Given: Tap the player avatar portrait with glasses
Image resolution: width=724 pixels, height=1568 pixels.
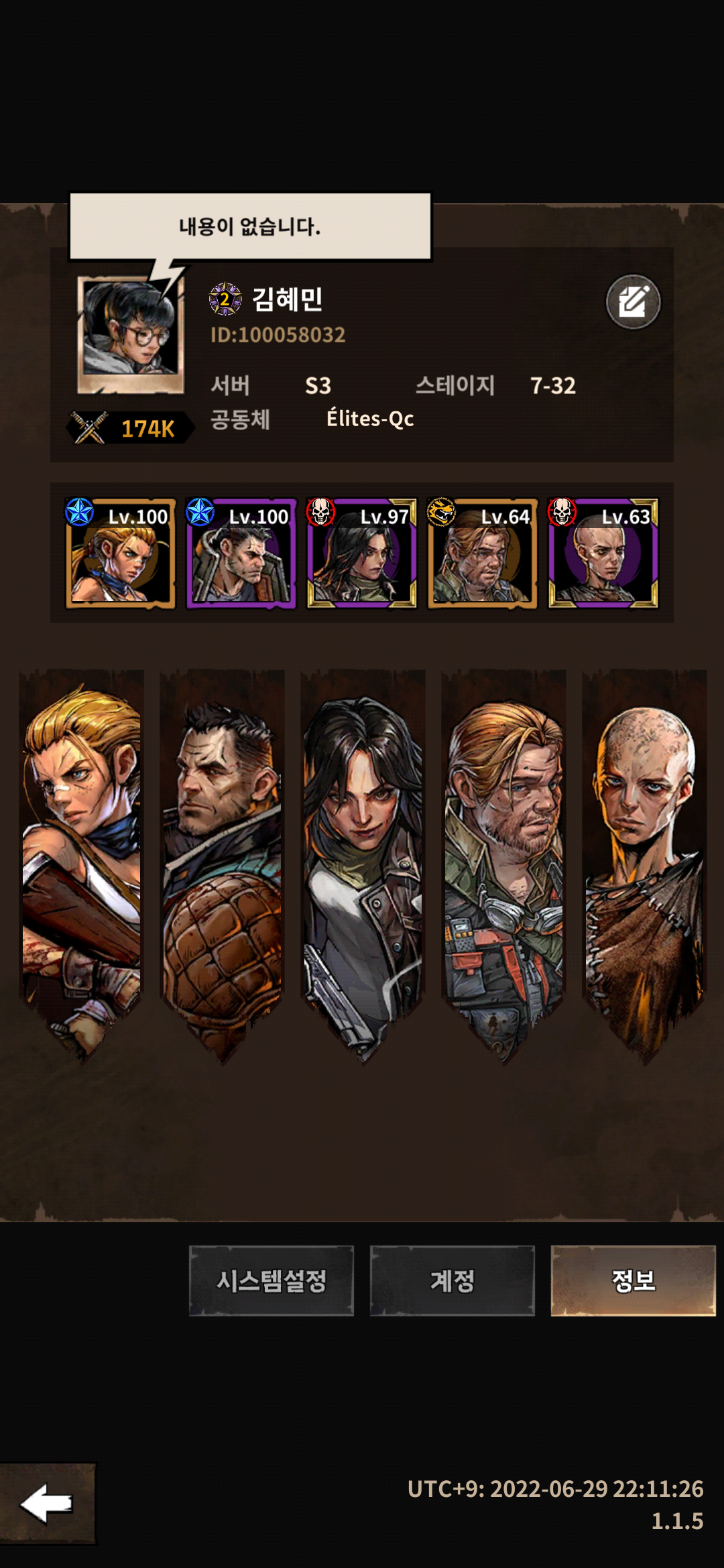Looking at the screenshot, I should click(131, 334).
